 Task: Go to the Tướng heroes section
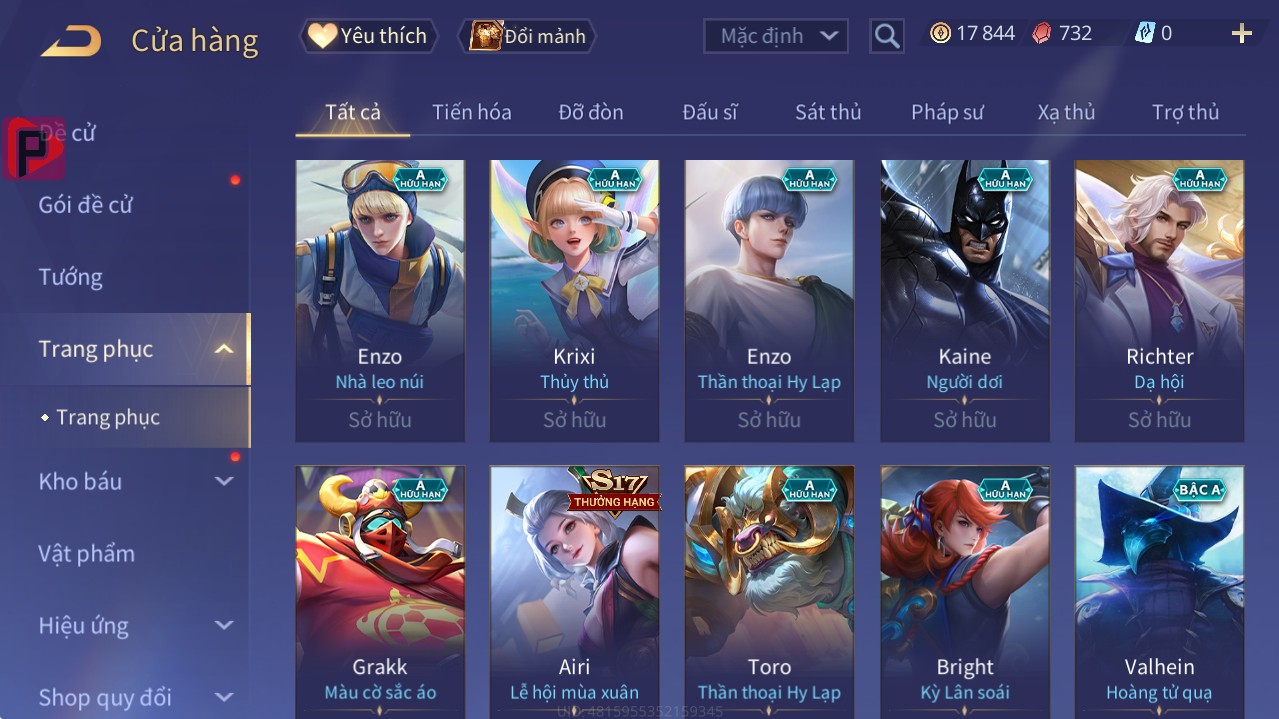(71, 277)
